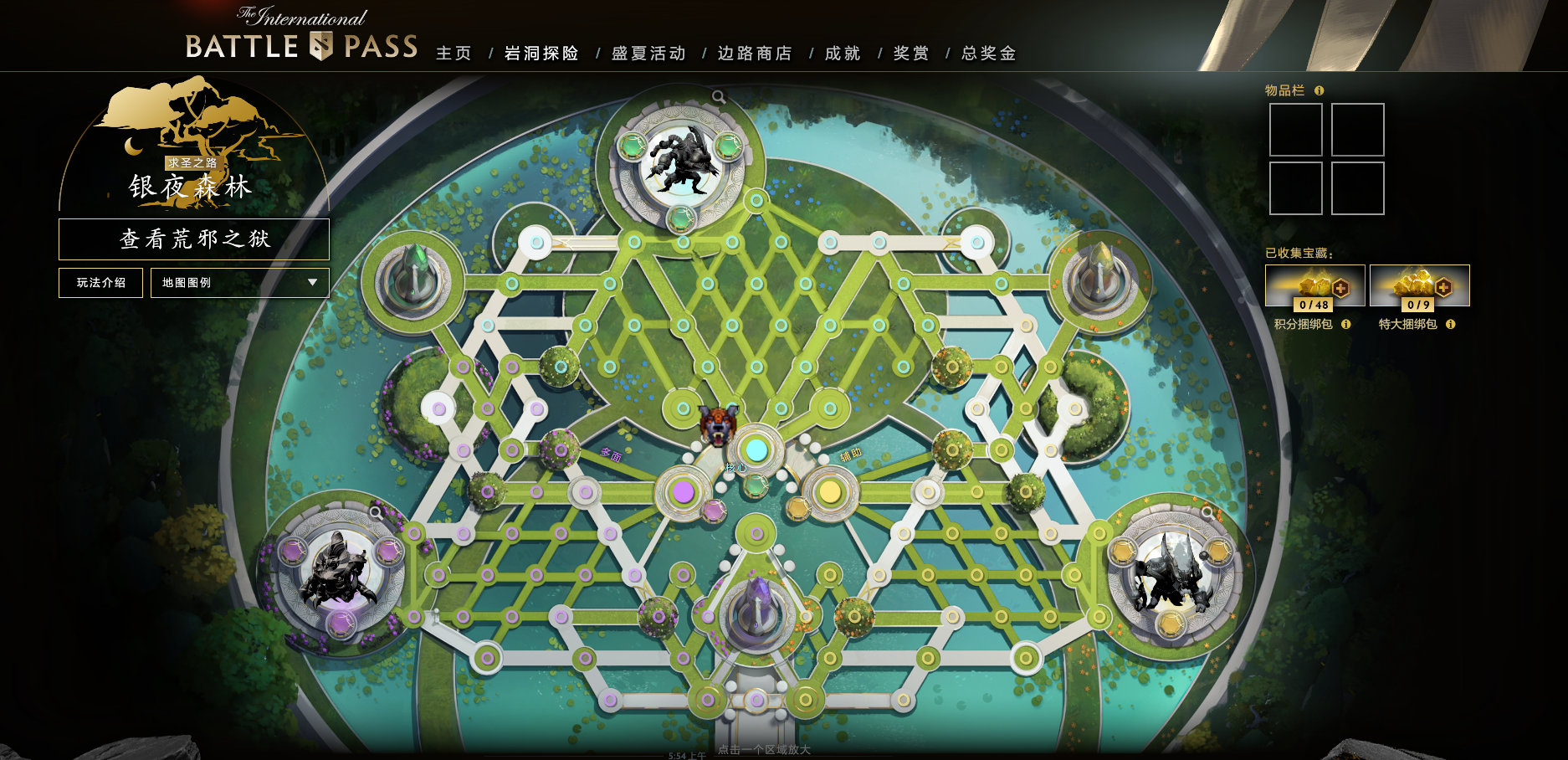
Task: Click the 0/48 treasure progress bar
Action: coord(1313,304)
